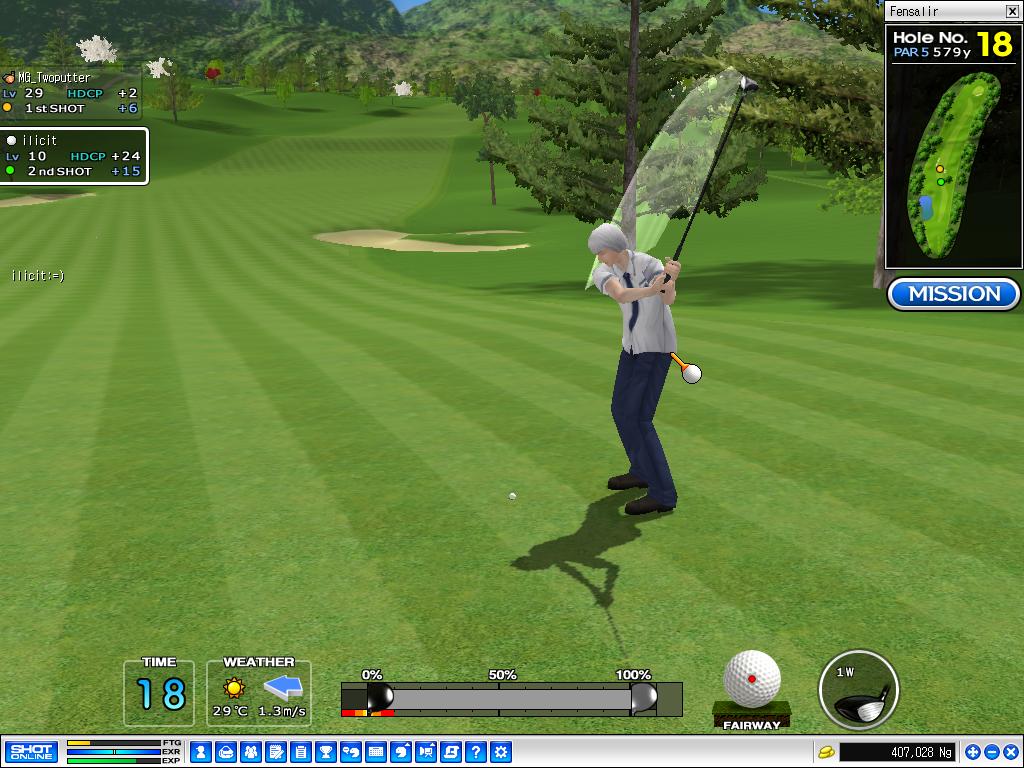The image size is (1024, 768).
Task: Select MG_Twoputter's player scorecard entry
Action: pyautogui.click(x=70, y=93)
